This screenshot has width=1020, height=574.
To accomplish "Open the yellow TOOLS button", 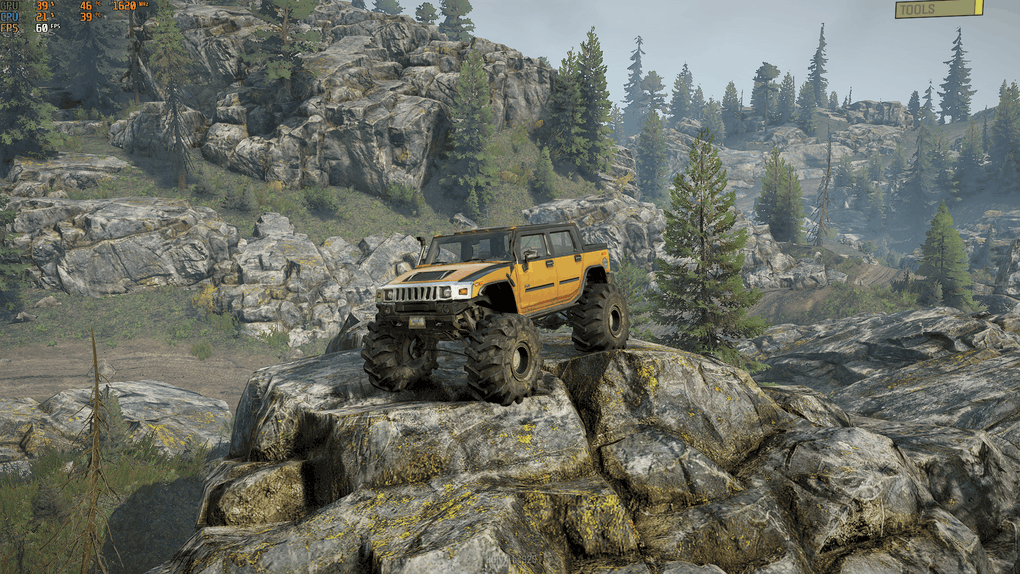I will coord(938,9).
